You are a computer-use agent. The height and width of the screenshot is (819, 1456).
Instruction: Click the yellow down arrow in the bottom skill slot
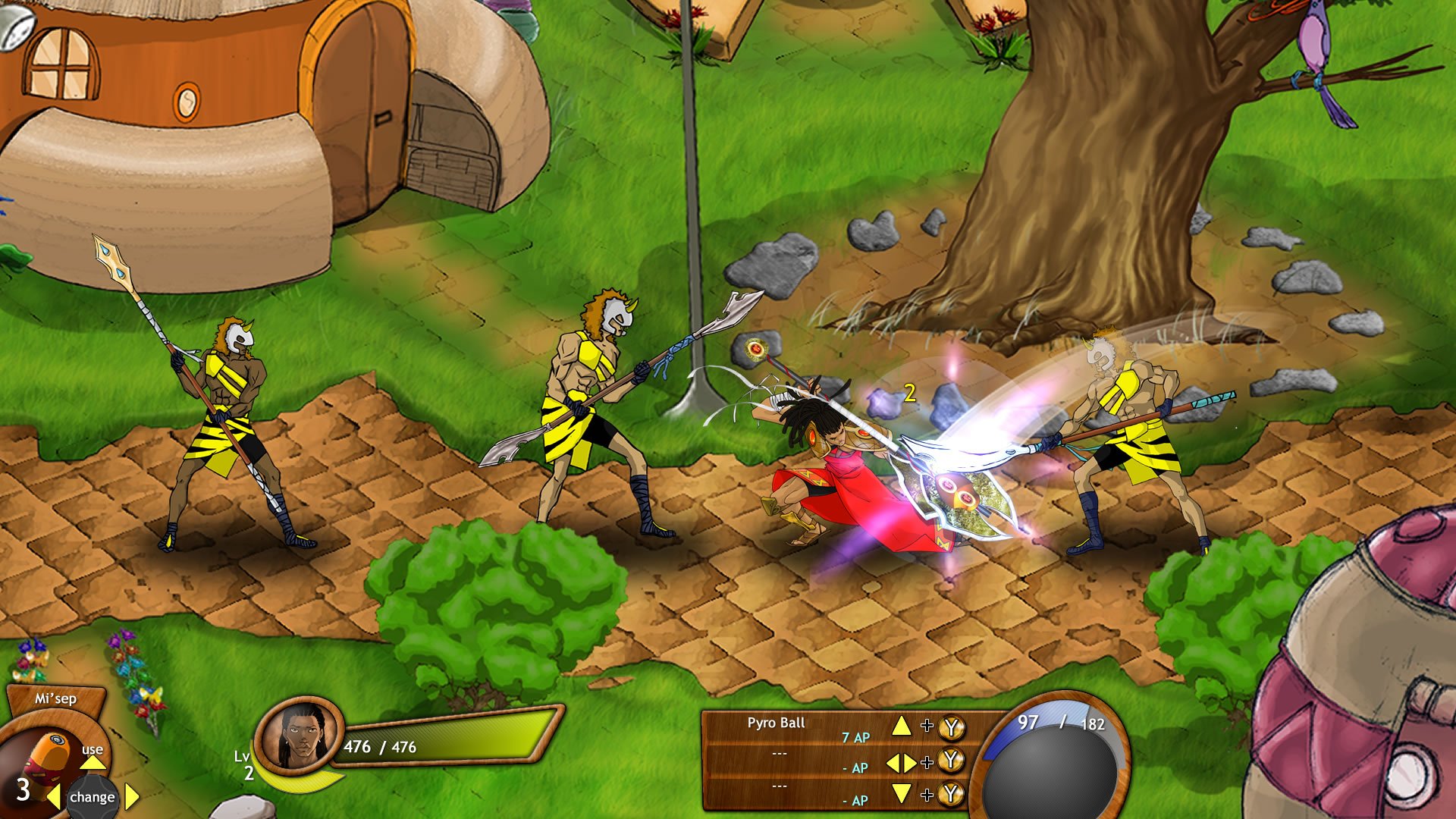click(x=902, y=793)
